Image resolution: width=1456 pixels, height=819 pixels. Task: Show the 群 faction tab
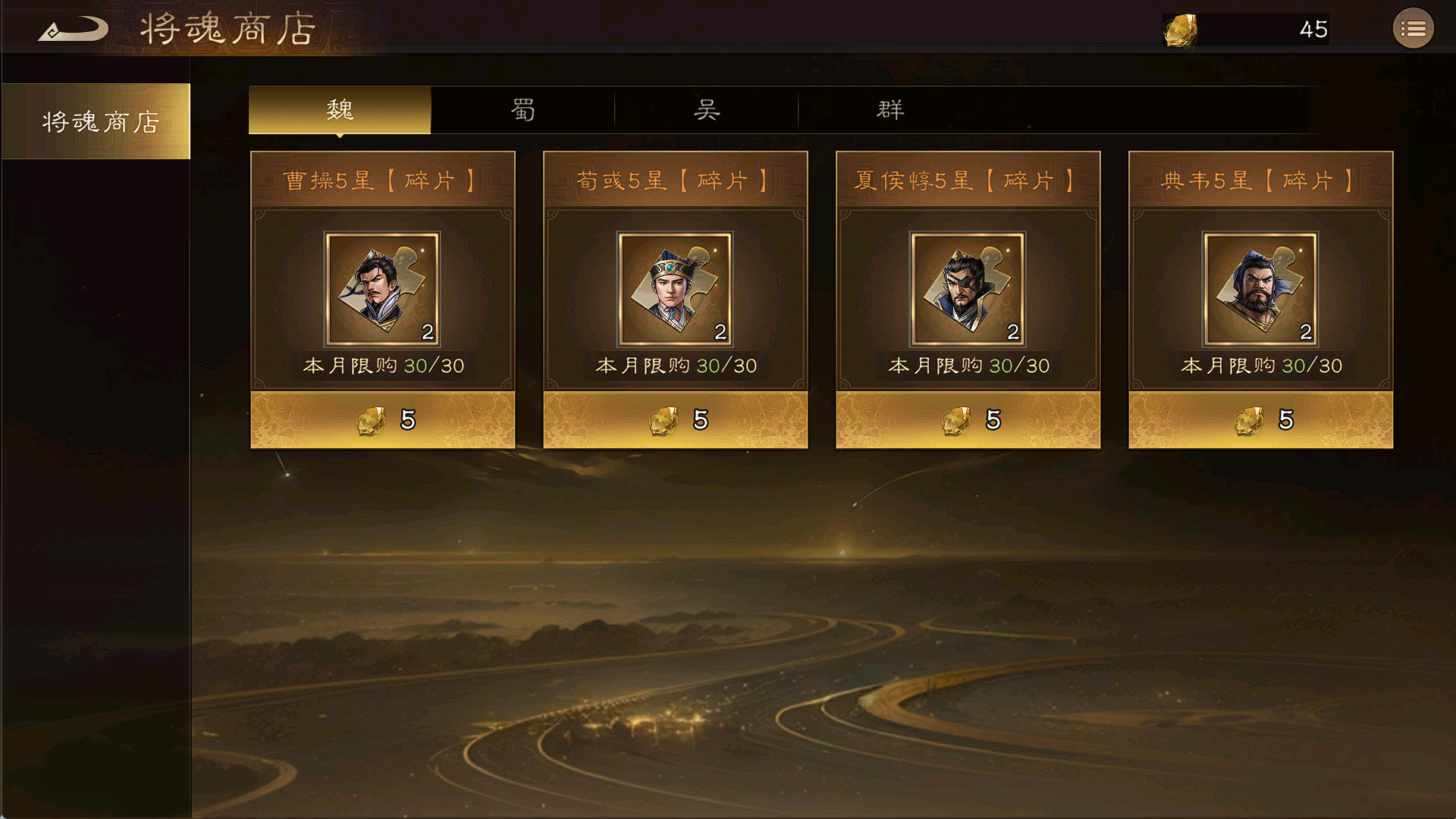tap(890, 110)
